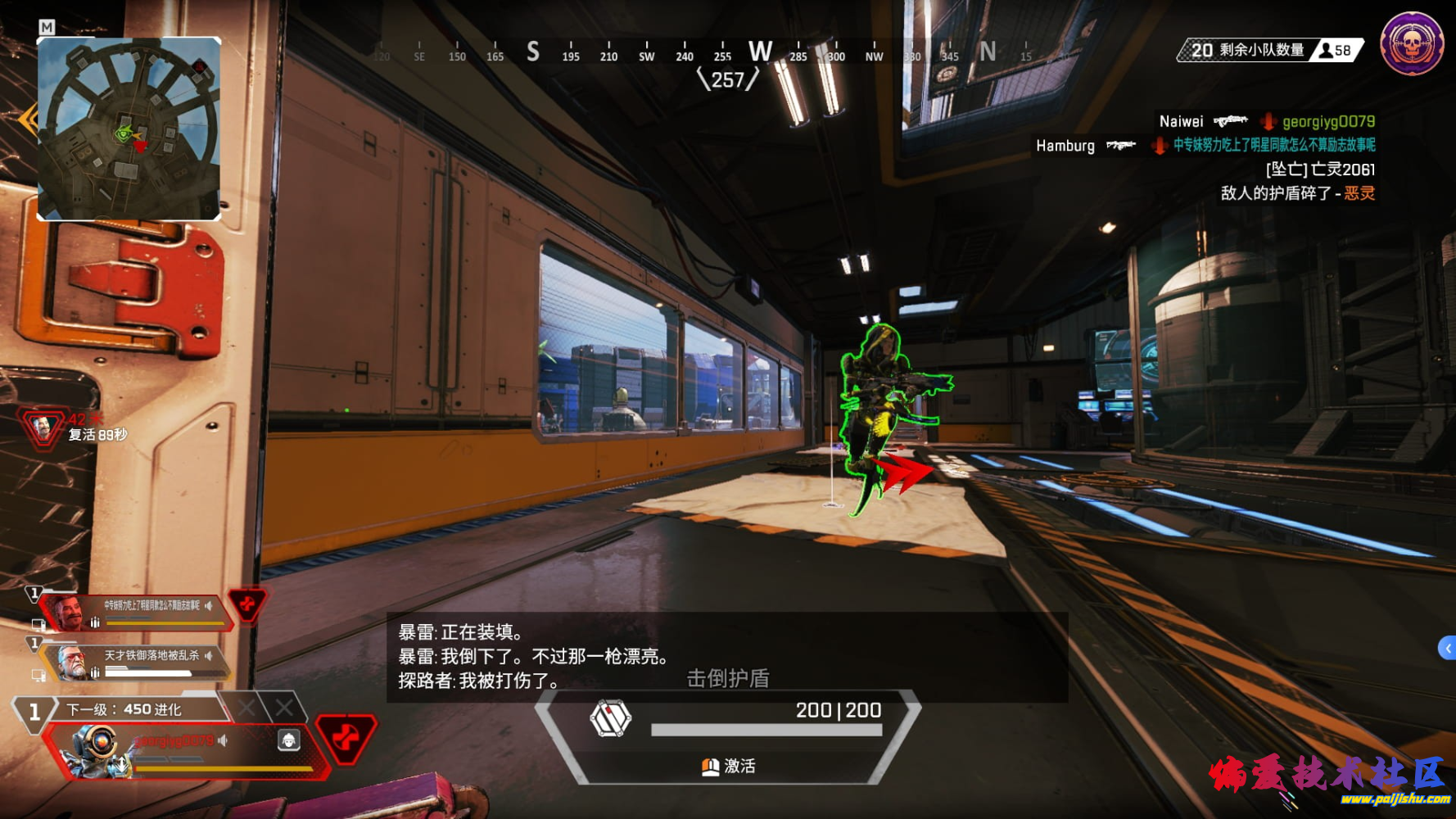The width and height of the screenshot is (1456, 819).
Task: Click Naiwei's weapon icon in the kill feed
Action: [x=1232, y=121]
